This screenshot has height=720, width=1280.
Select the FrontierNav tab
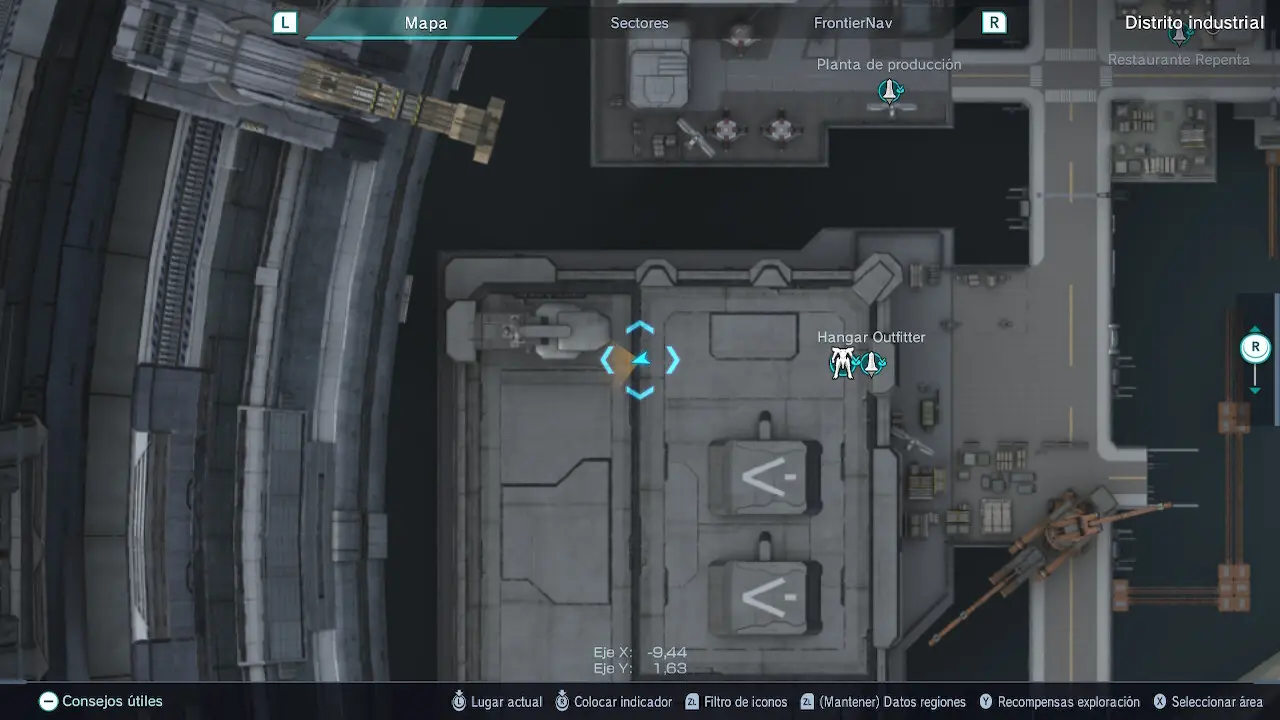pyautogui.click(x=852, y=23)
